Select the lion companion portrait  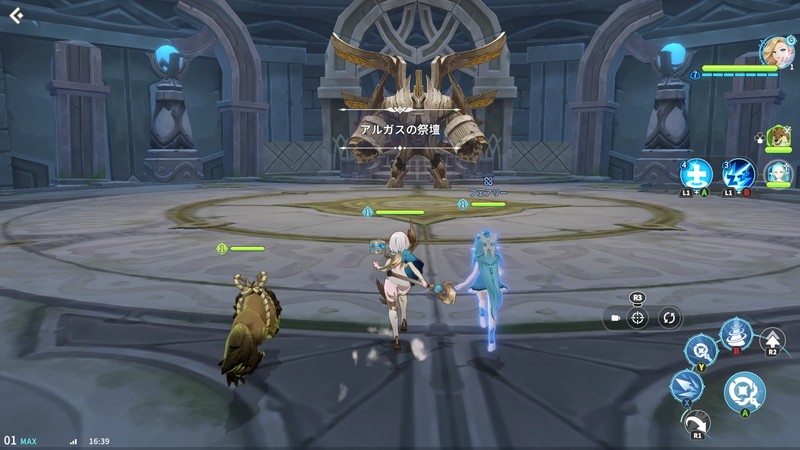[779, 137]
